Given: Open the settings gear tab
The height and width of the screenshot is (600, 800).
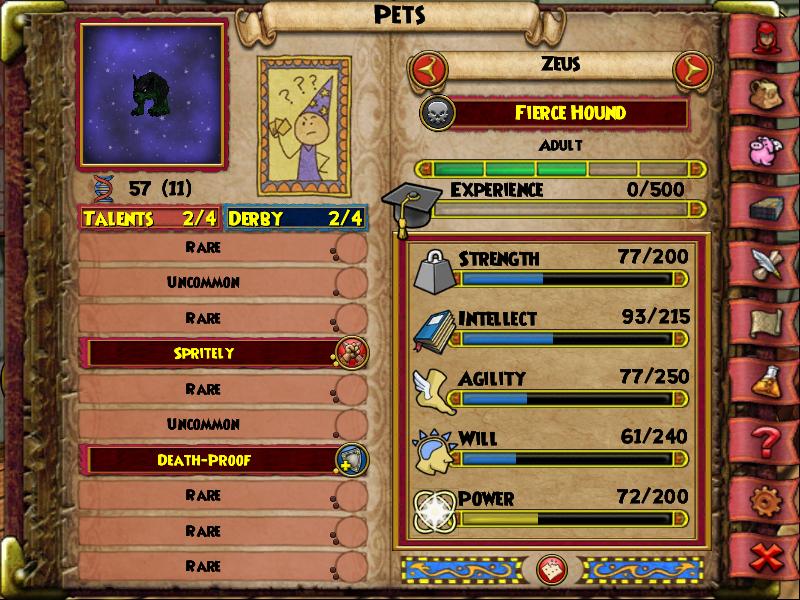Looking at the screenshot, I should 768,496.
